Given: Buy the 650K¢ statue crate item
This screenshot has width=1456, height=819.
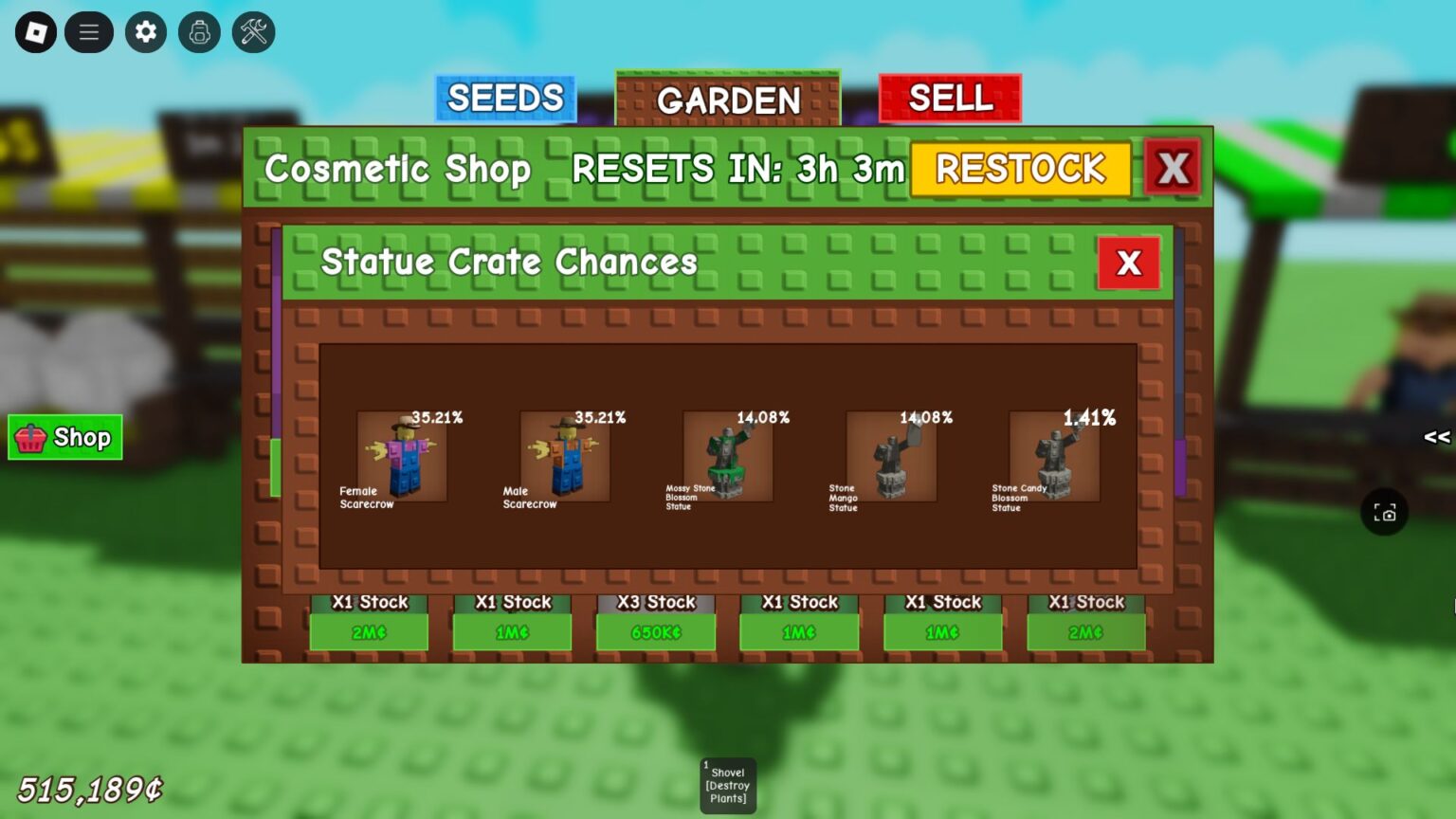Looking at the screenshot, I should (655, 631).
